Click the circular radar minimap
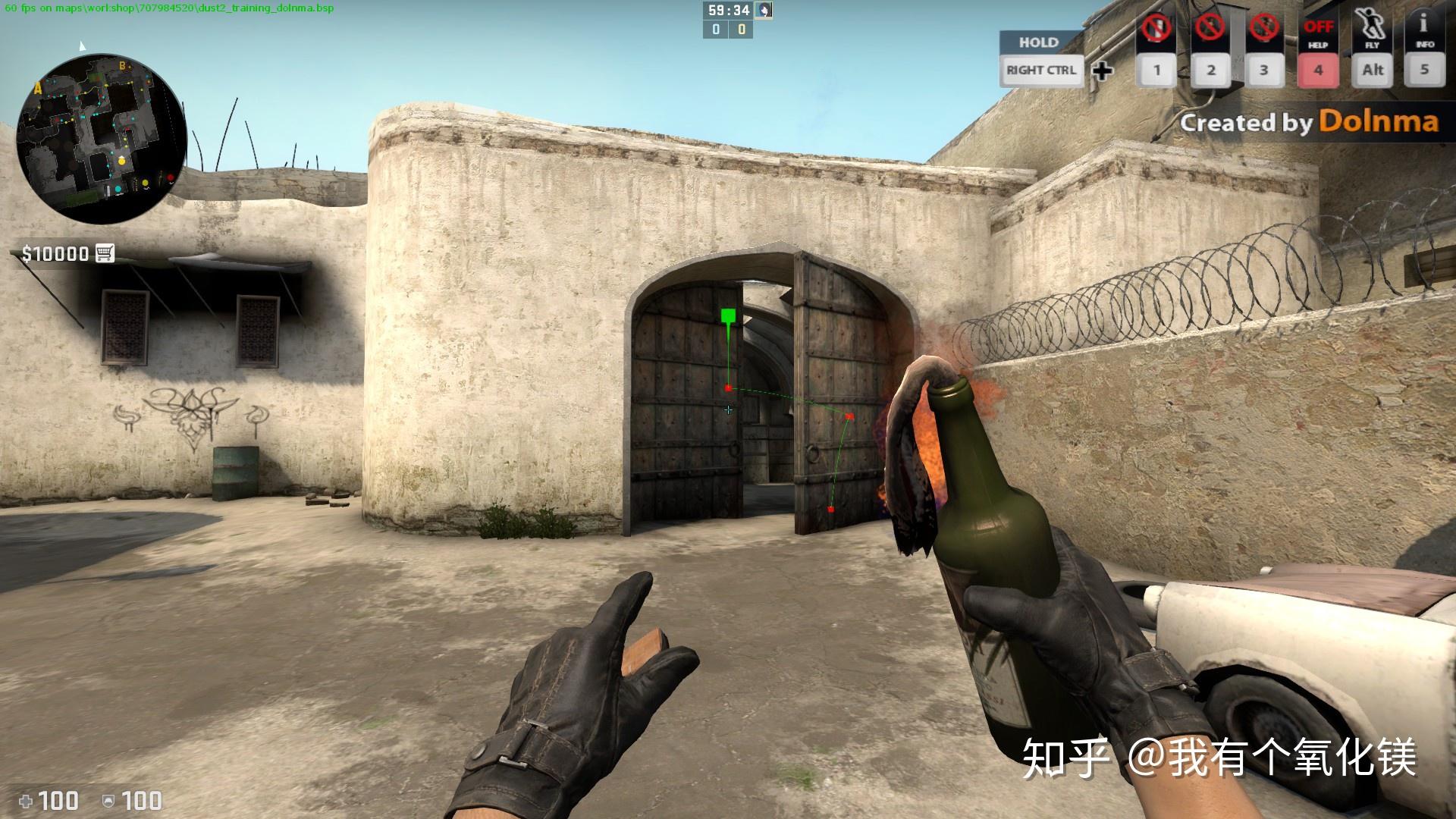1456x819 pixels. click(x=102, y=138)
